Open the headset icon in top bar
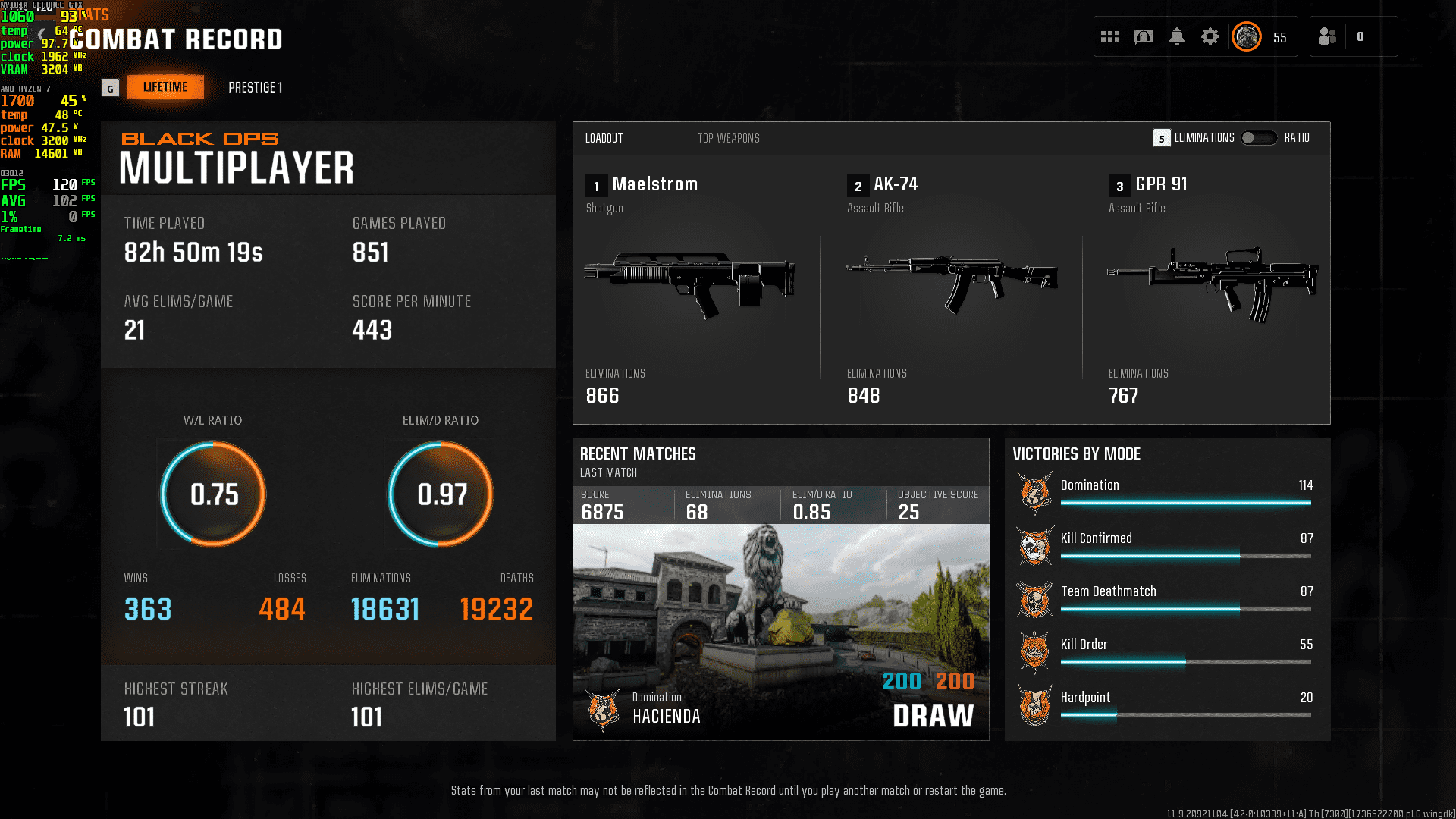The width and height of the screenshot is (1456, 819). 1144,36
